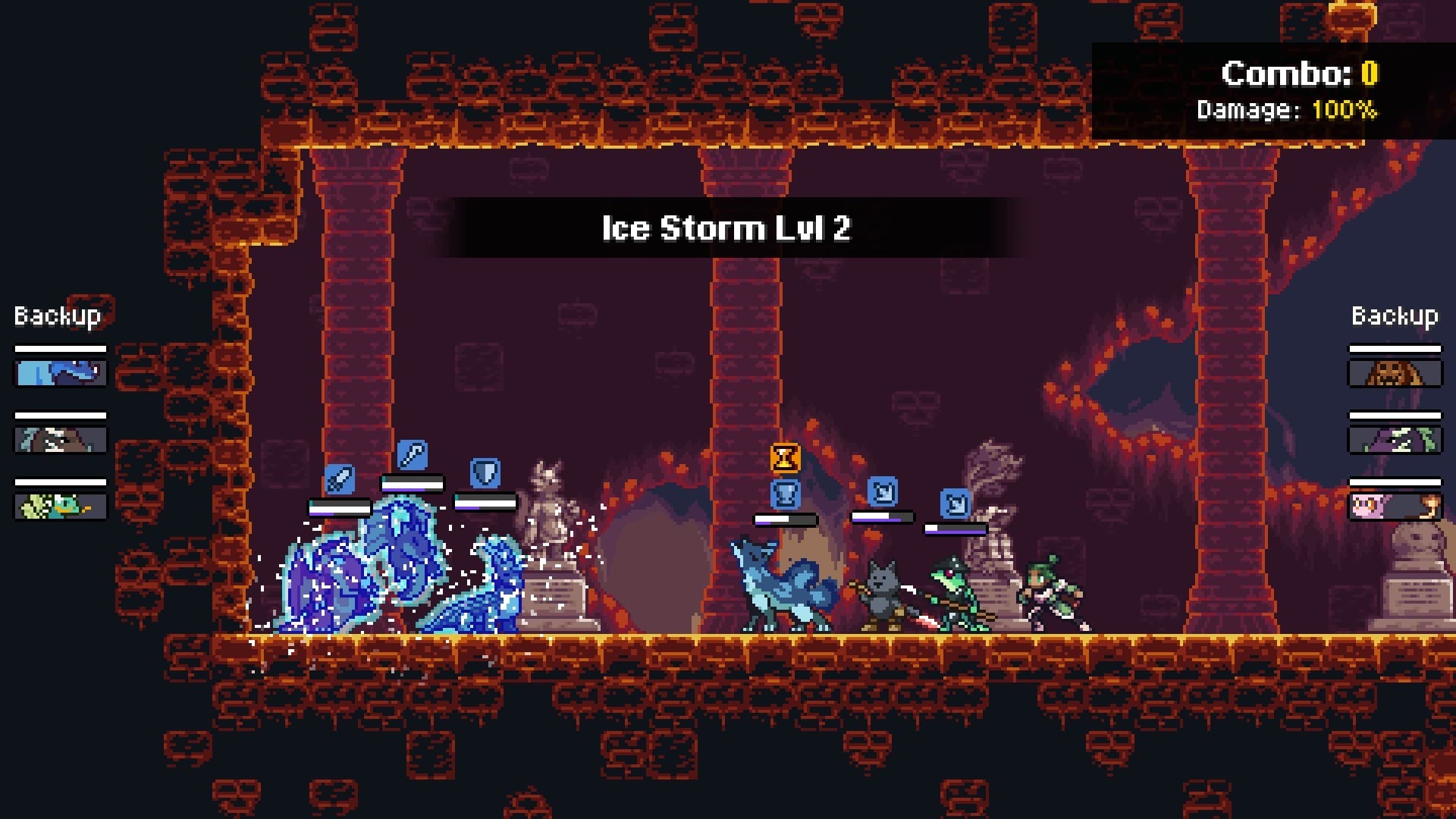Screen dimensions: 1456x819
Task: Click the blue hourglass icon beneath the orange one
Action: pos(784,493)
